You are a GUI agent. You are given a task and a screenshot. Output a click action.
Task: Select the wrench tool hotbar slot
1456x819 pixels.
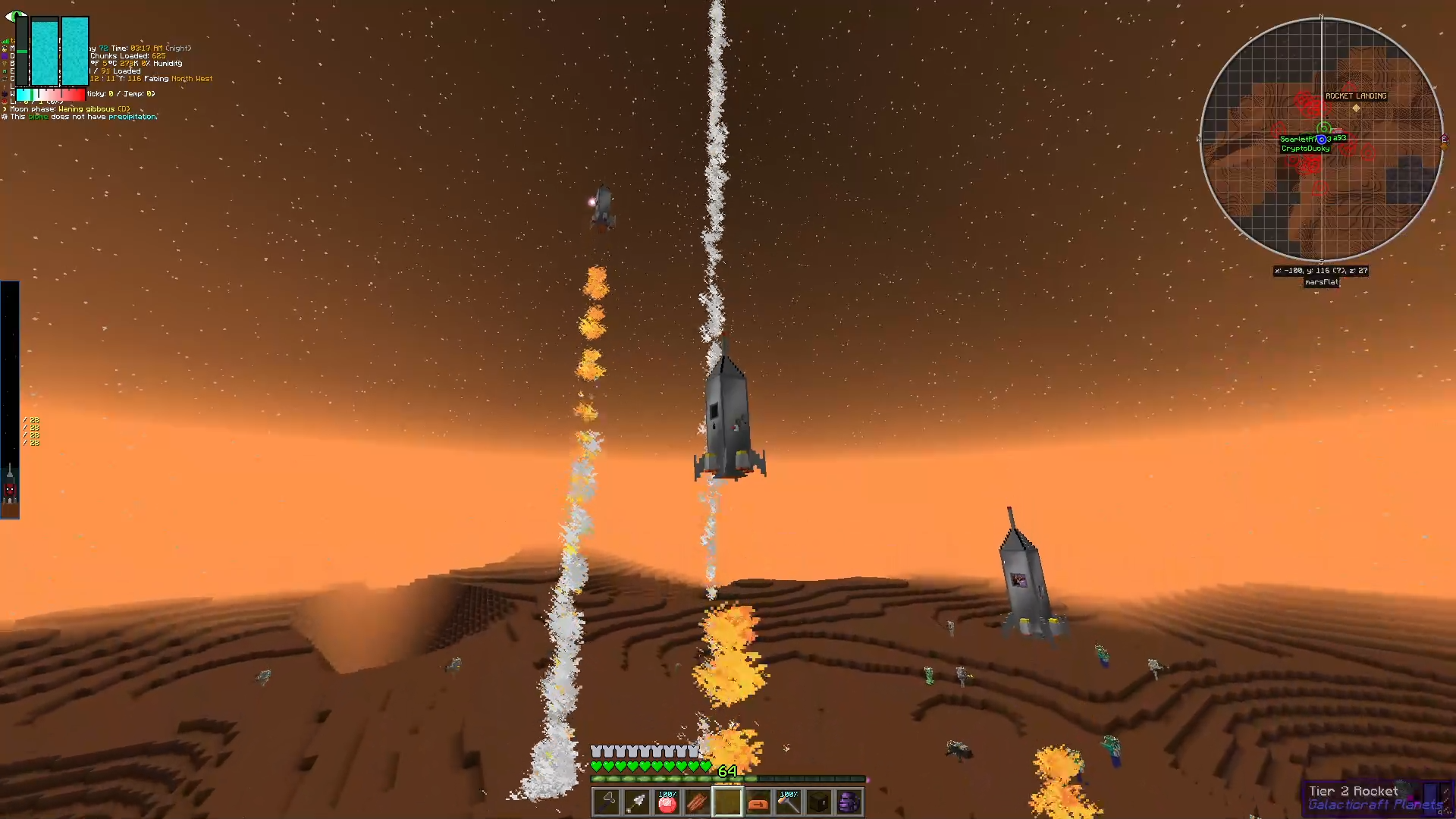click(607, 802)
